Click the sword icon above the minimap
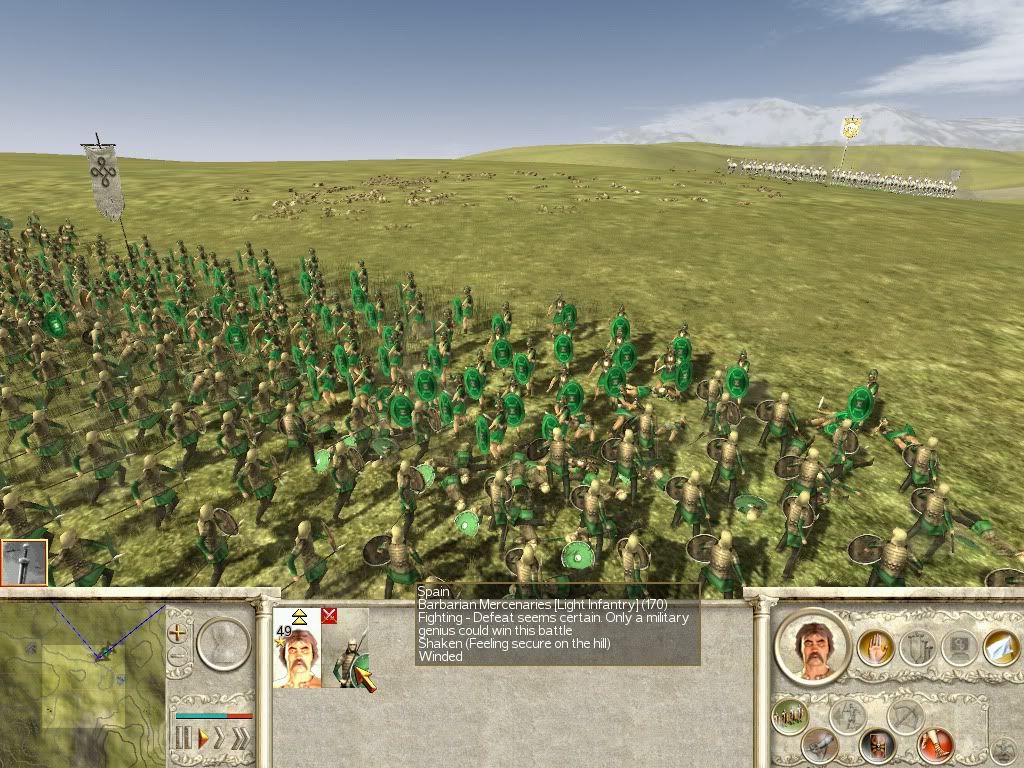Viewport: 1024px width, 768px height. click(x=24, y=563)
